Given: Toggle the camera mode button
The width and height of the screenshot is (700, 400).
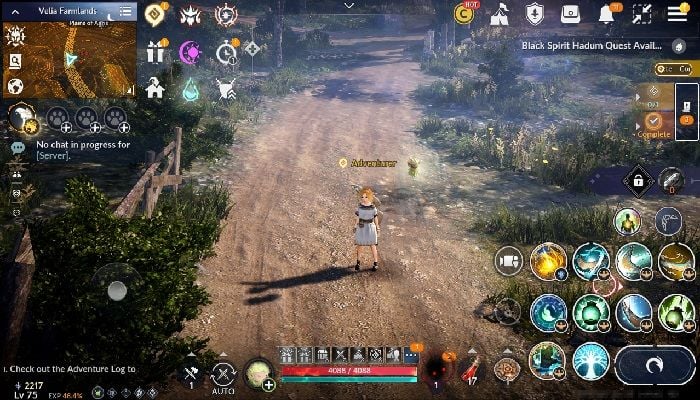Looking at the screenshot, I should pos(509,261).
